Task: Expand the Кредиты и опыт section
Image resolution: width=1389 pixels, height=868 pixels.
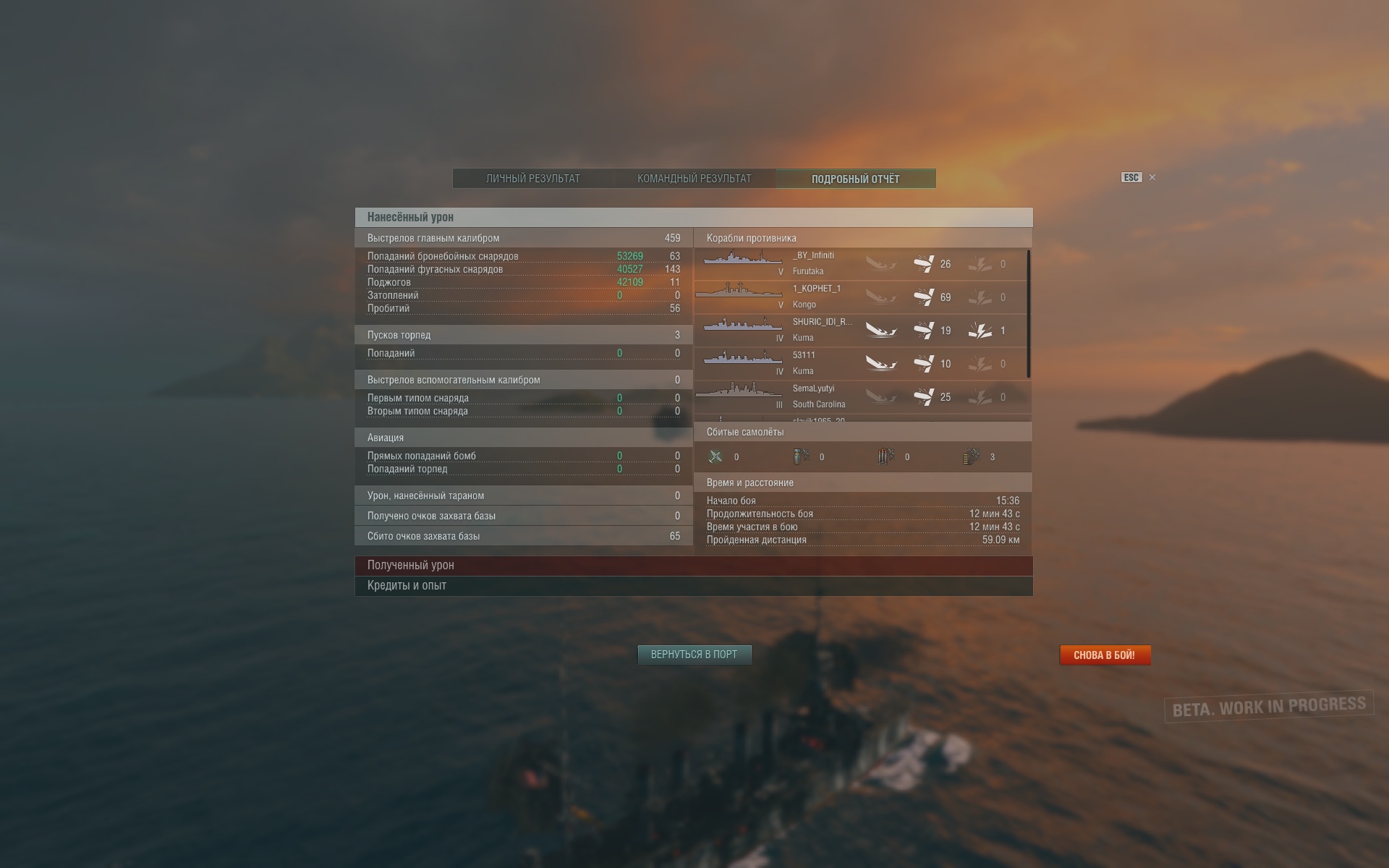Action: [693, 586]
